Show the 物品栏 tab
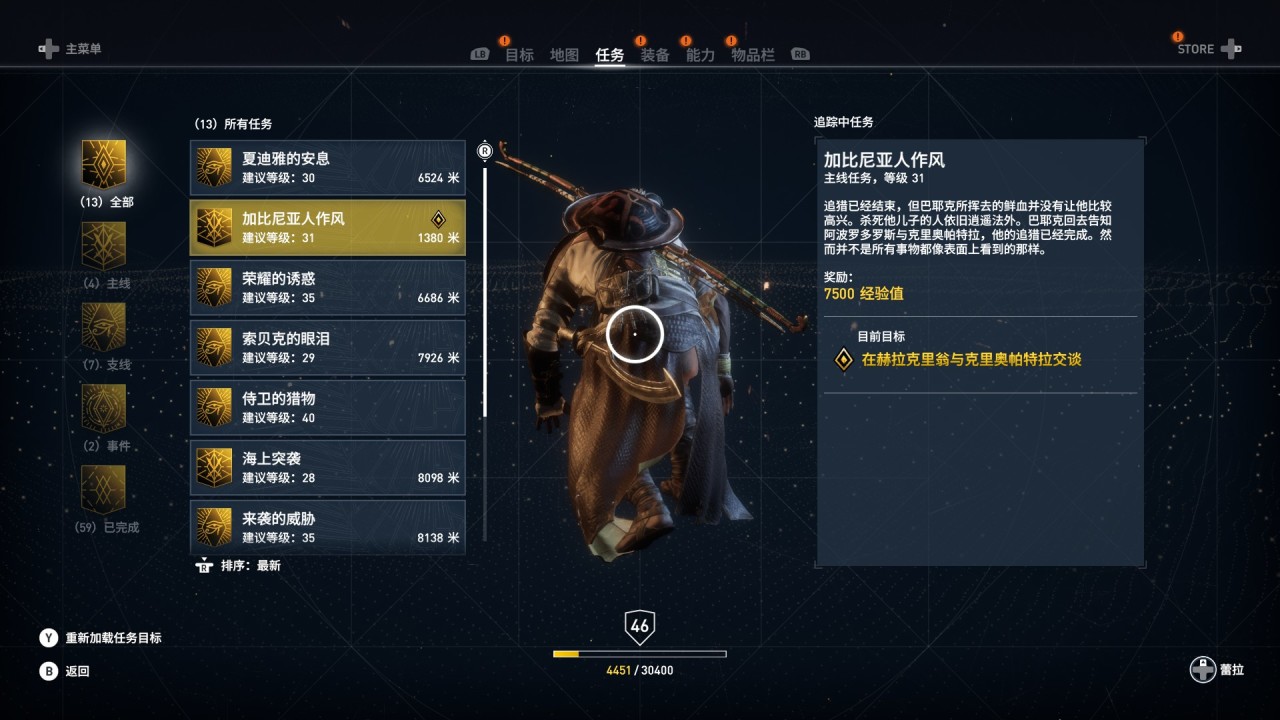Screen dimensions: 1280x720 point(753,55)
